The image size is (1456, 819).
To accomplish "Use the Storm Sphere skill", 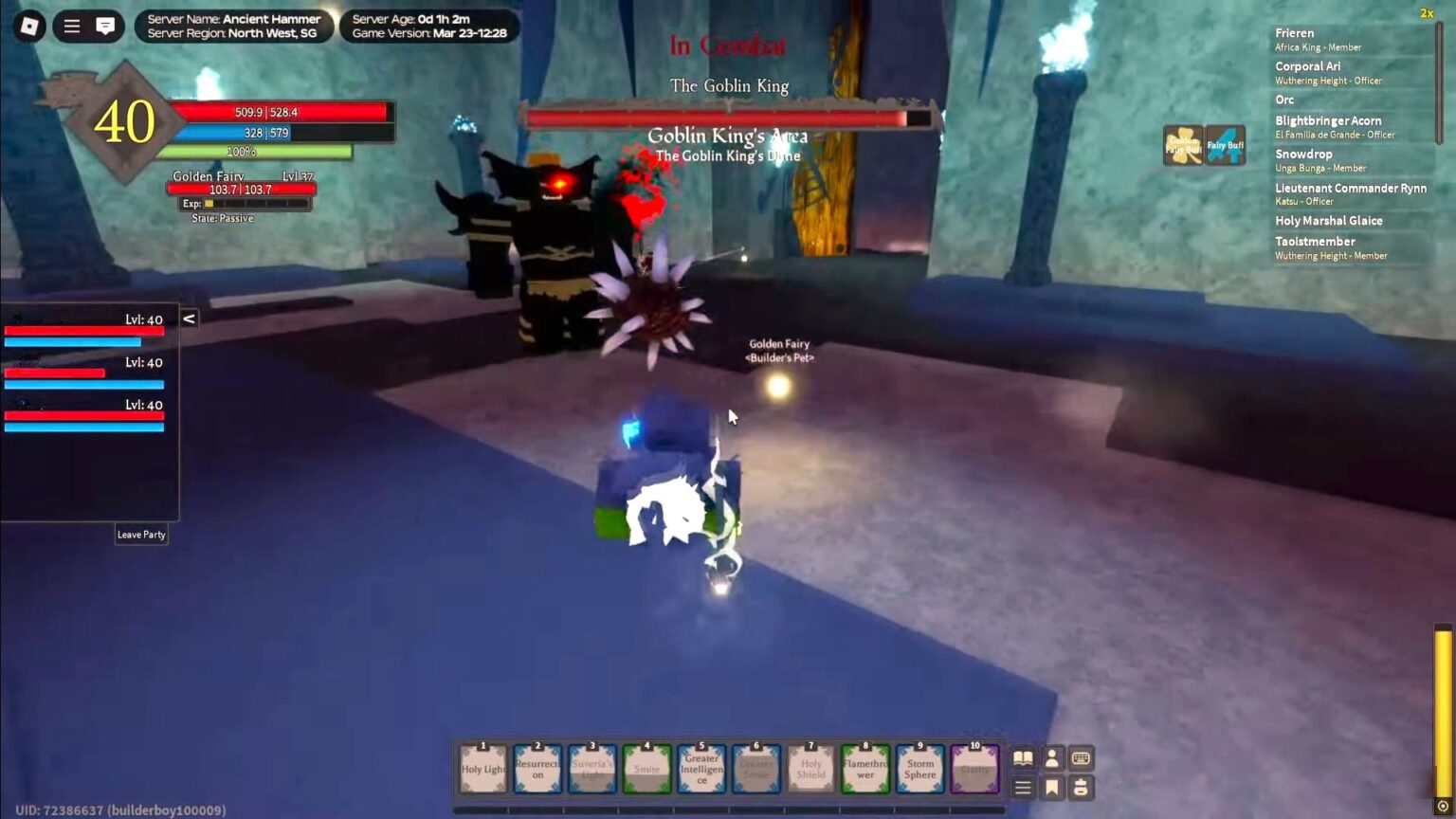I will tap(919, 768).
